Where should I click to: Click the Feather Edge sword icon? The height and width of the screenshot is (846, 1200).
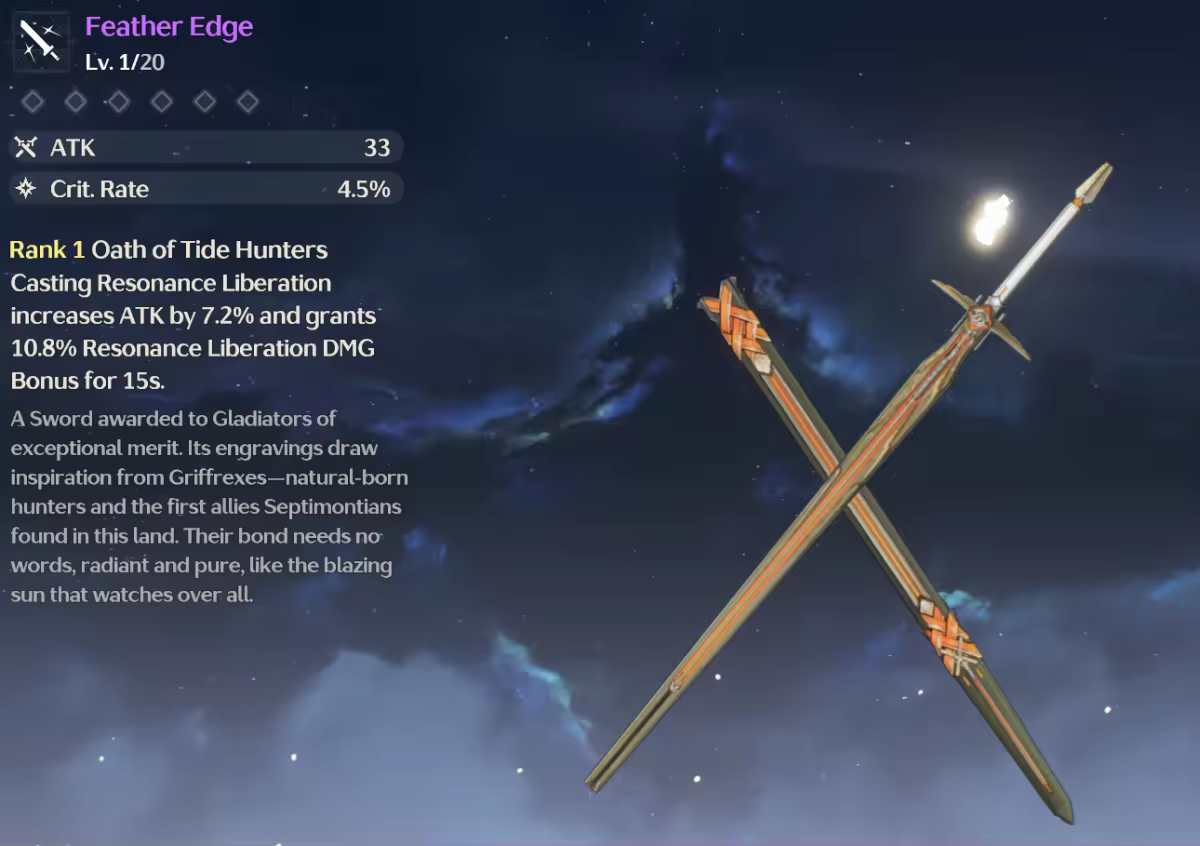coord(41,42)
